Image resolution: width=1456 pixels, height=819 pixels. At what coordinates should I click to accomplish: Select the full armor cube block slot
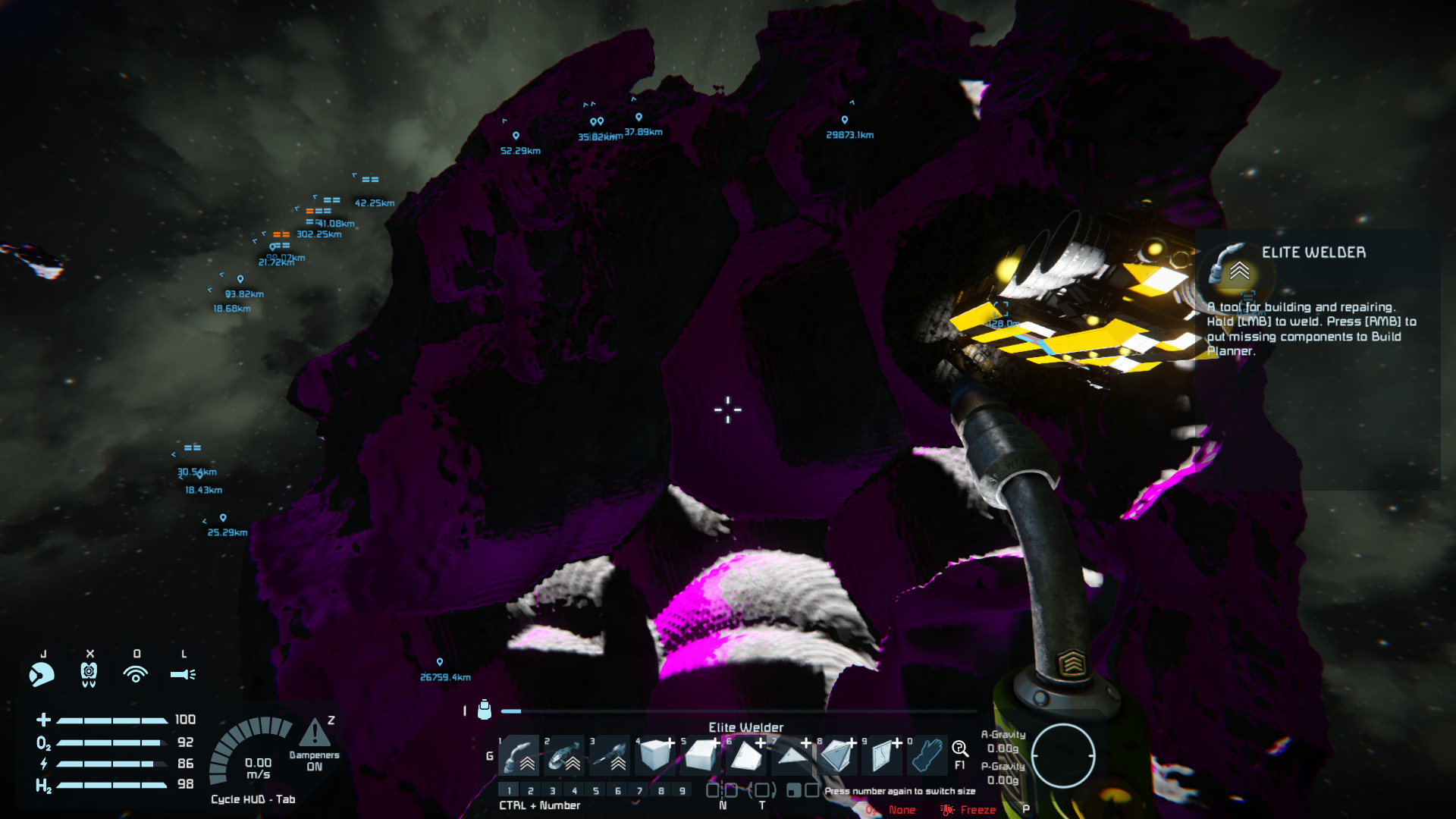(x=655, y=755)
